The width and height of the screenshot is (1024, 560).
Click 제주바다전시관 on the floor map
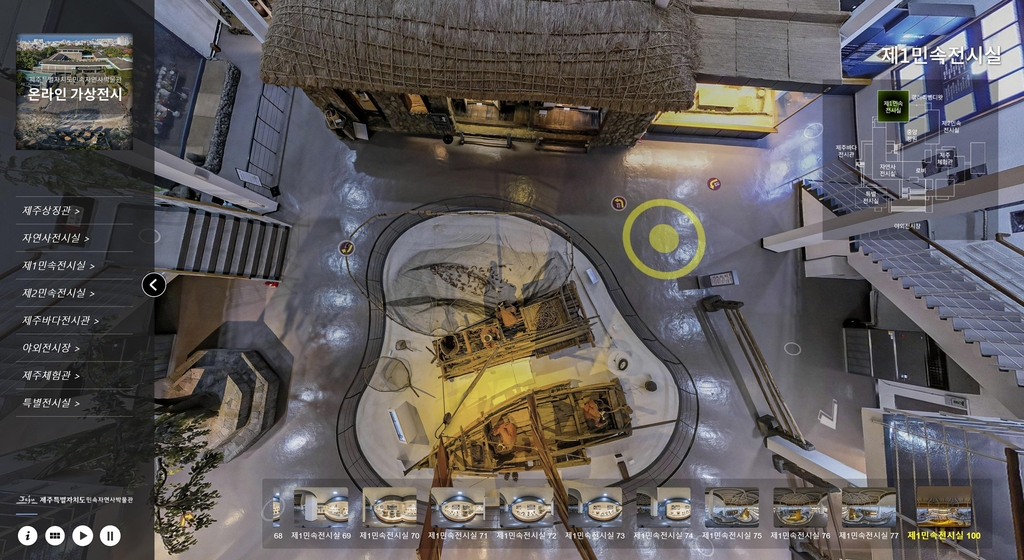click(846, 150)
